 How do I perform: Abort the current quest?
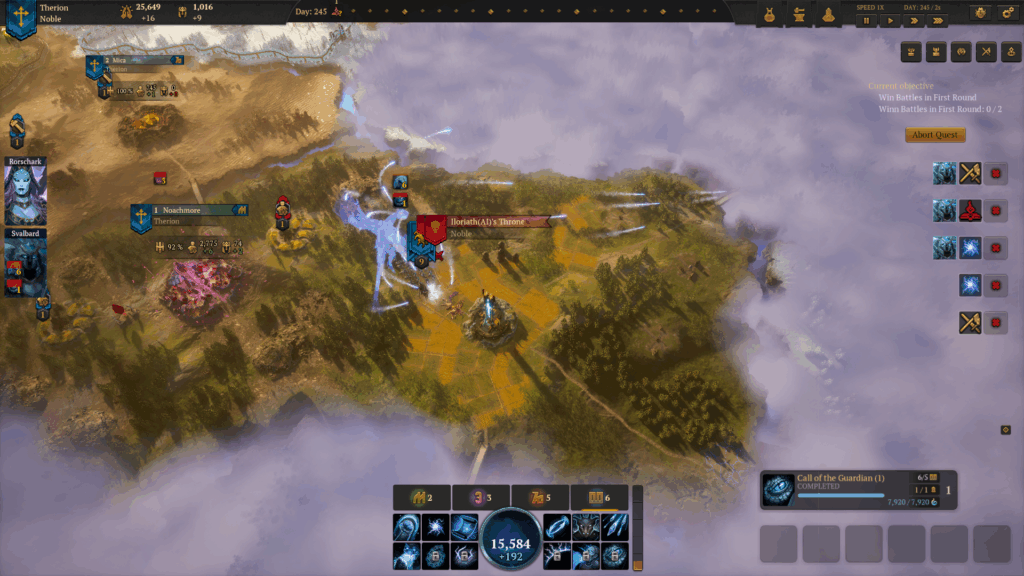coord(935,135)
